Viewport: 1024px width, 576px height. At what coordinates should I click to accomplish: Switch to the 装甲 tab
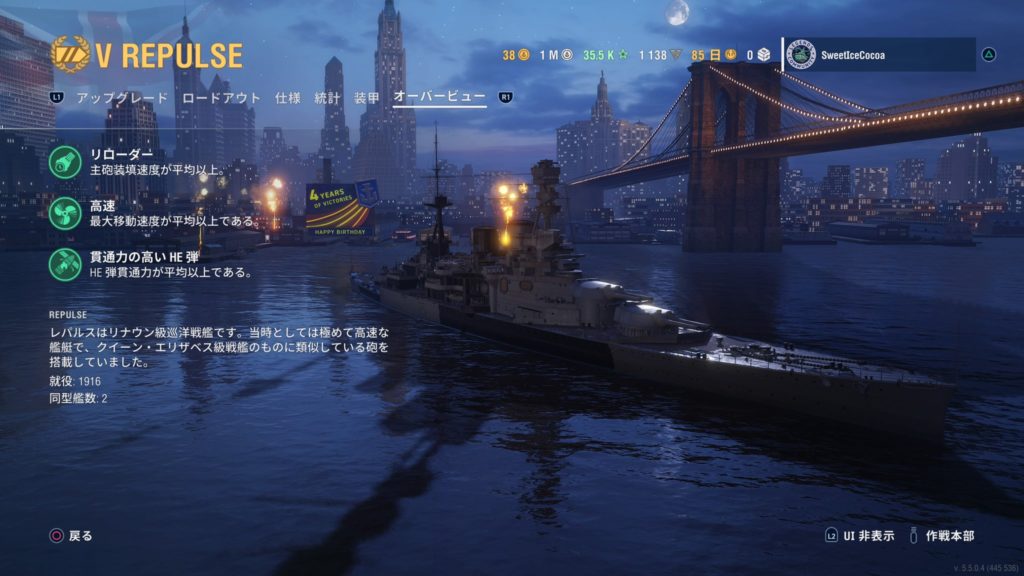click(367, 98)
